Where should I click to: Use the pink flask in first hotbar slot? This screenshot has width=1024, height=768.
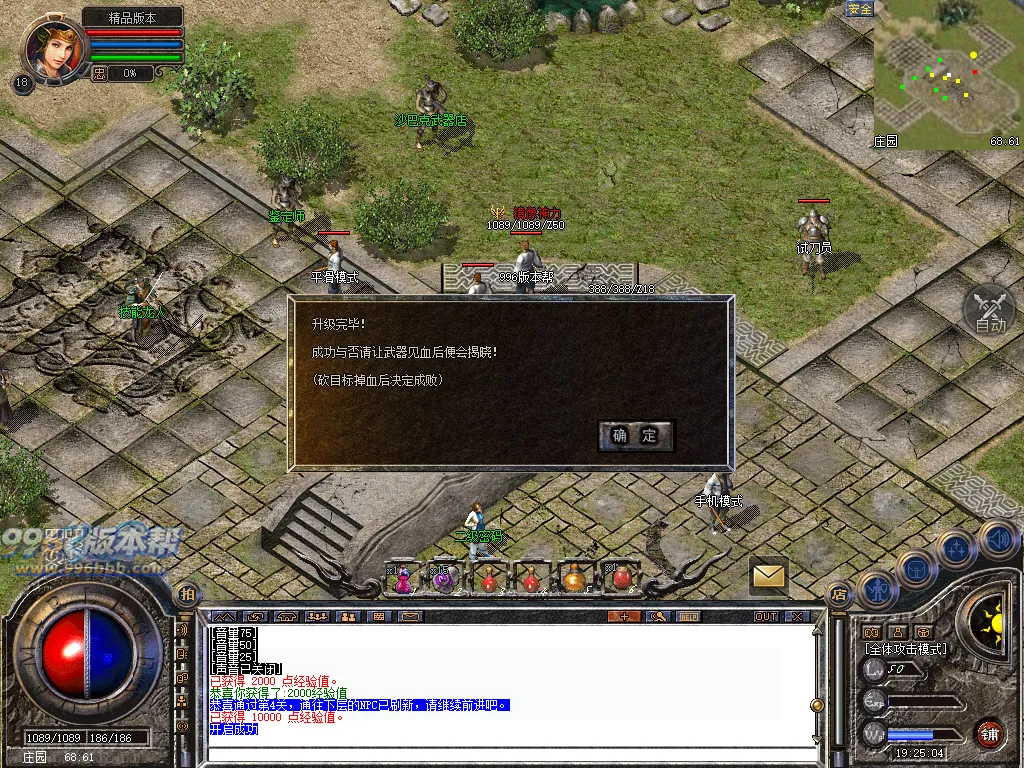(402, 578)
